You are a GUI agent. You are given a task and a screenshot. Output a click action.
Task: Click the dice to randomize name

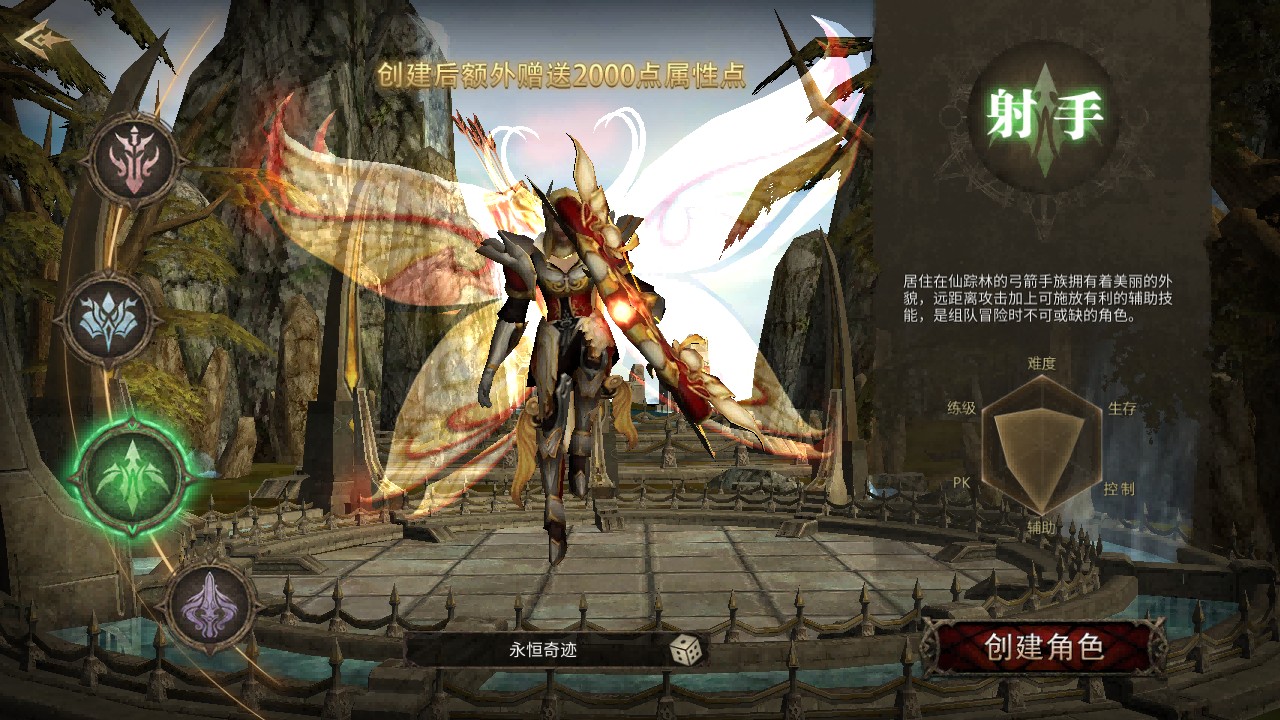685,651
